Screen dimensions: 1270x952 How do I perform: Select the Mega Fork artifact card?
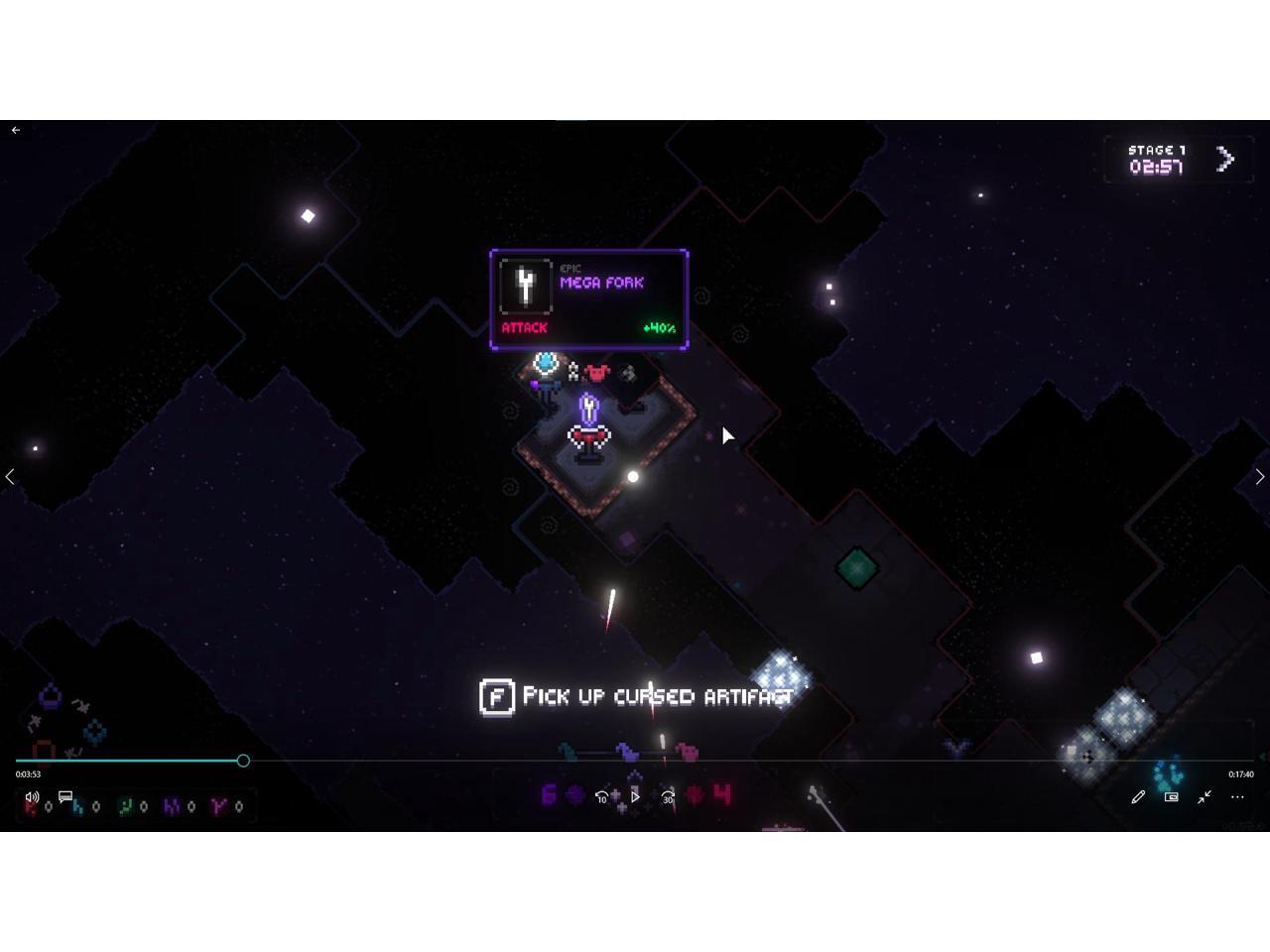tap(588, 299)
